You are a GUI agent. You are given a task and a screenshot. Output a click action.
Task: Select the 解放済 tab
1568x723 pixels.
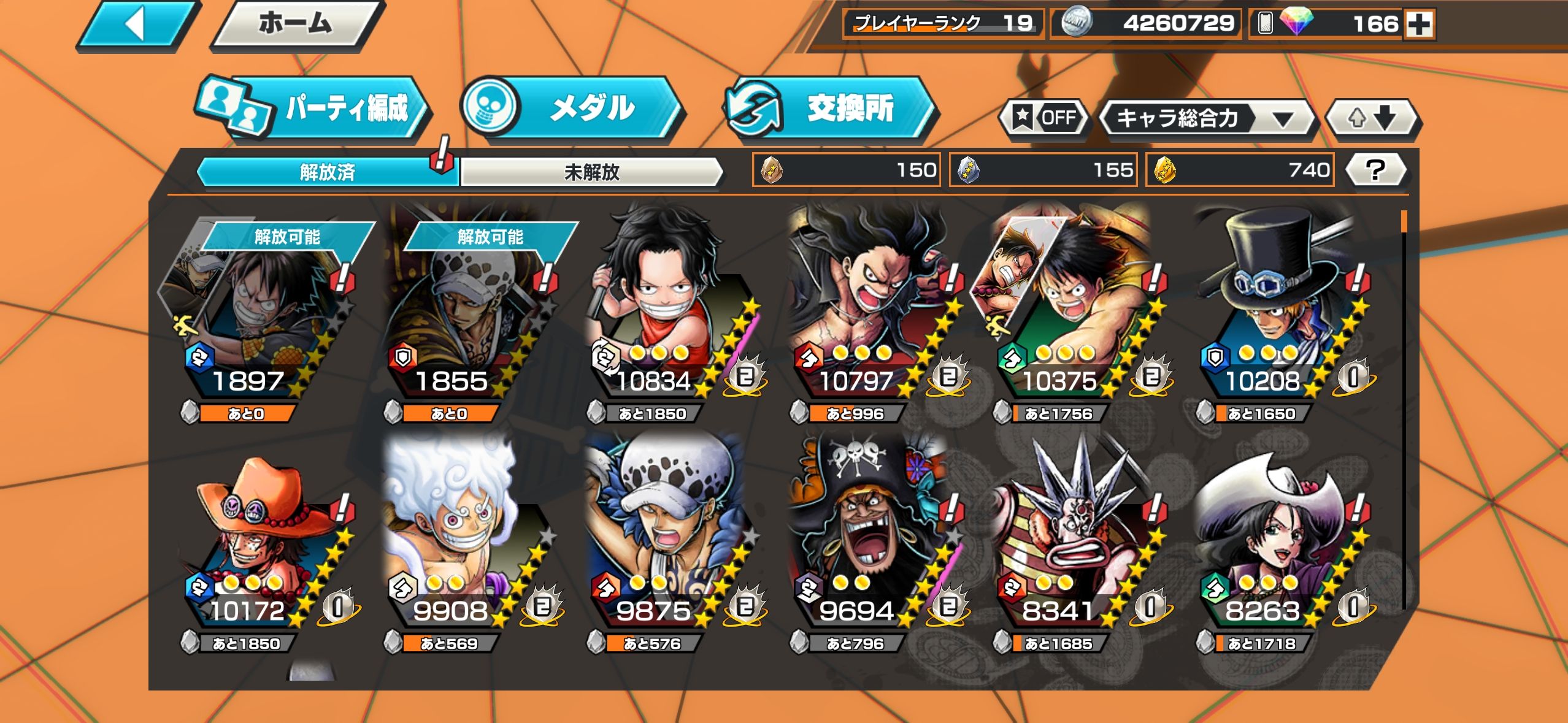(x=327, y=172)
